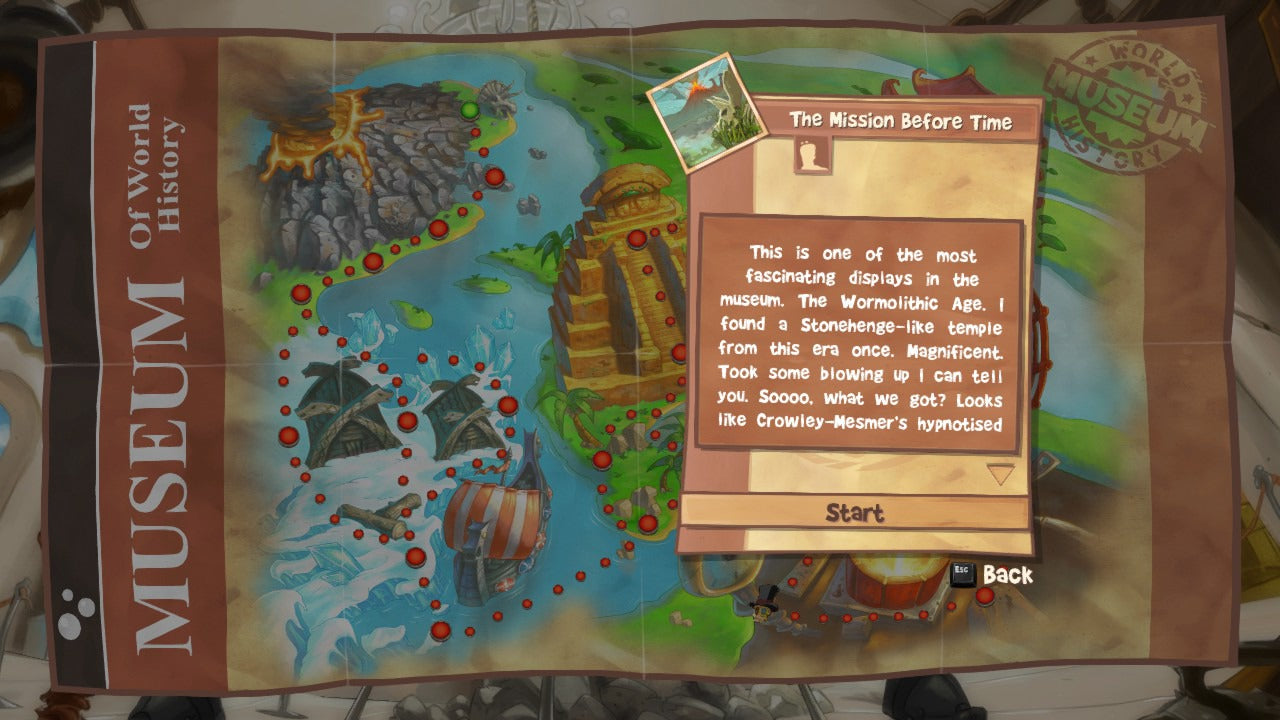Choose the red mission node atop the temple
1280x720 pixels.
coord(636,239)
